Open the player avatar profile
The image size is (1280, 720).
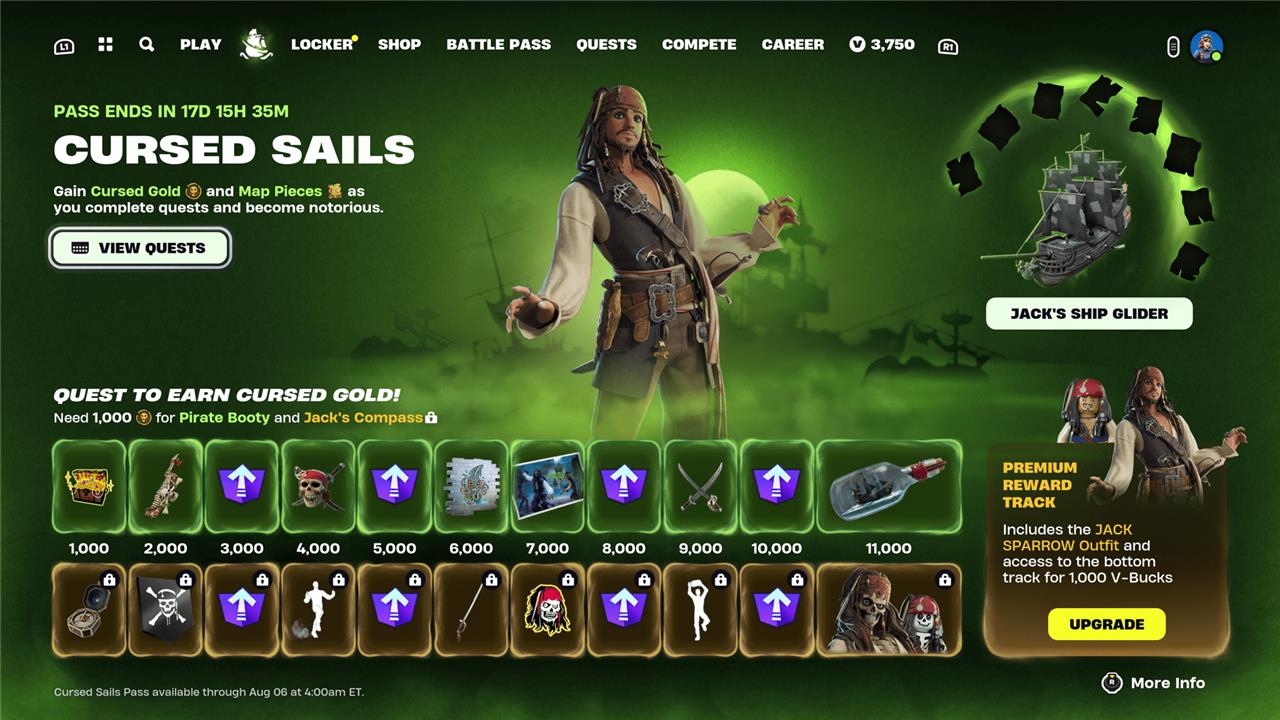pyautogui.click(x=1206, y=46)
